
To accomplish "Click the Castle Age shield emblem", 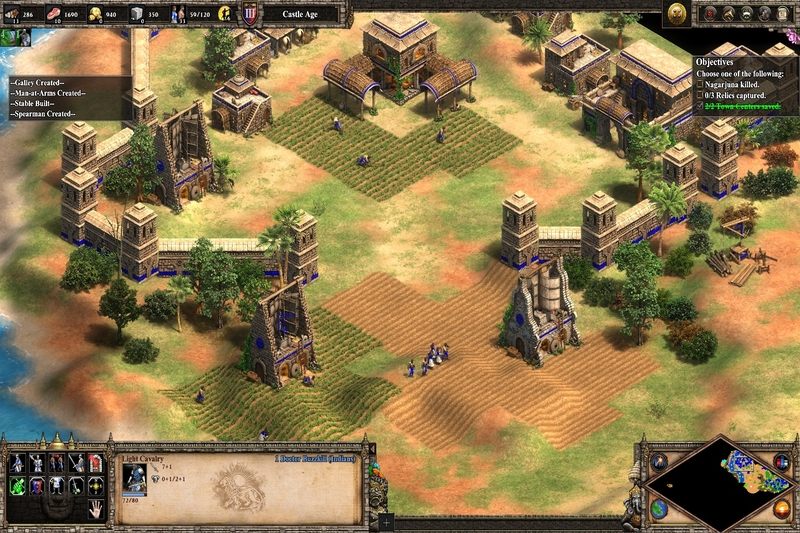I will 250,14.
